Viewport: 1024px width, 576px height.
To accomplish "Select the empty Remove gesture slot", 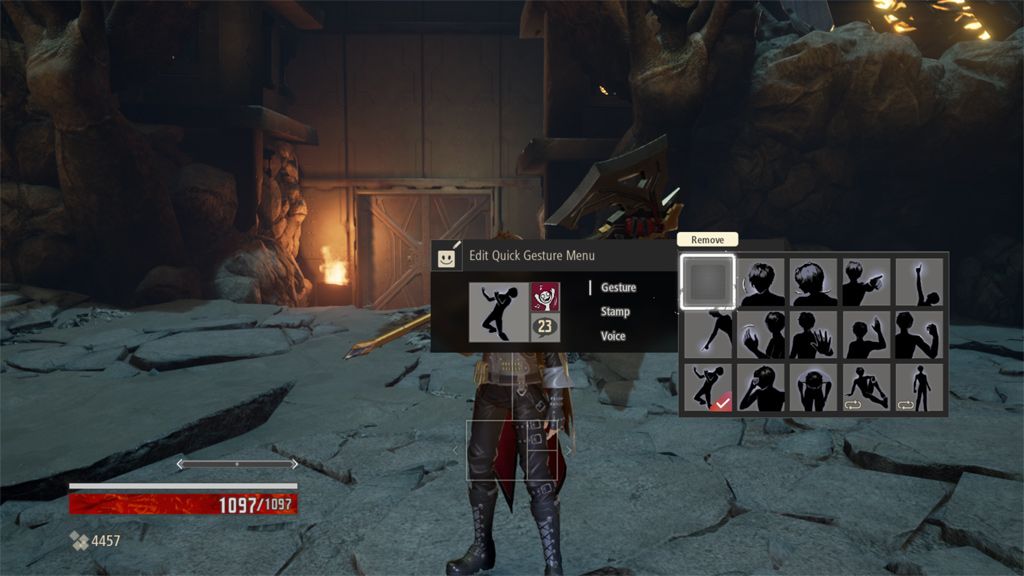I will click(708, 282).
